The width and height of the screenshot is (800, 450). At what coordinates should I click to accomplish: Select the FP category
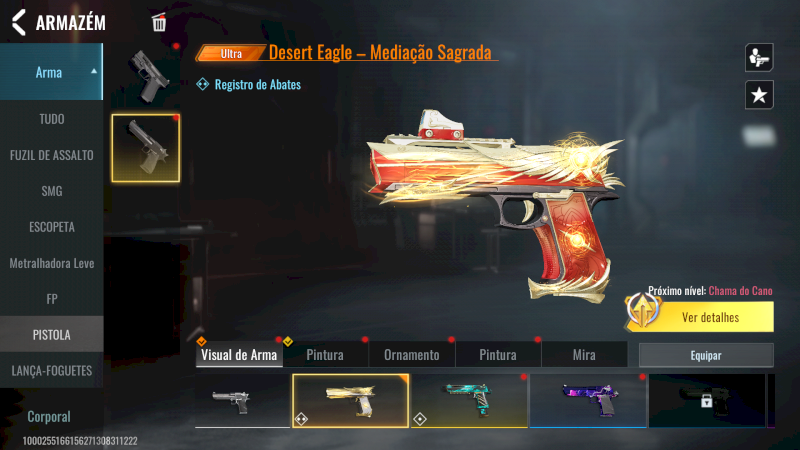pyautogui.click(x=51, y=298)
